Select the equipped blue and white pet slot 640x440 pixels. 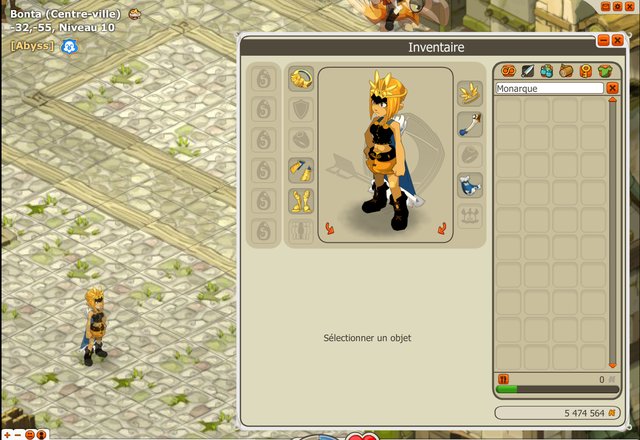[471, 184]
